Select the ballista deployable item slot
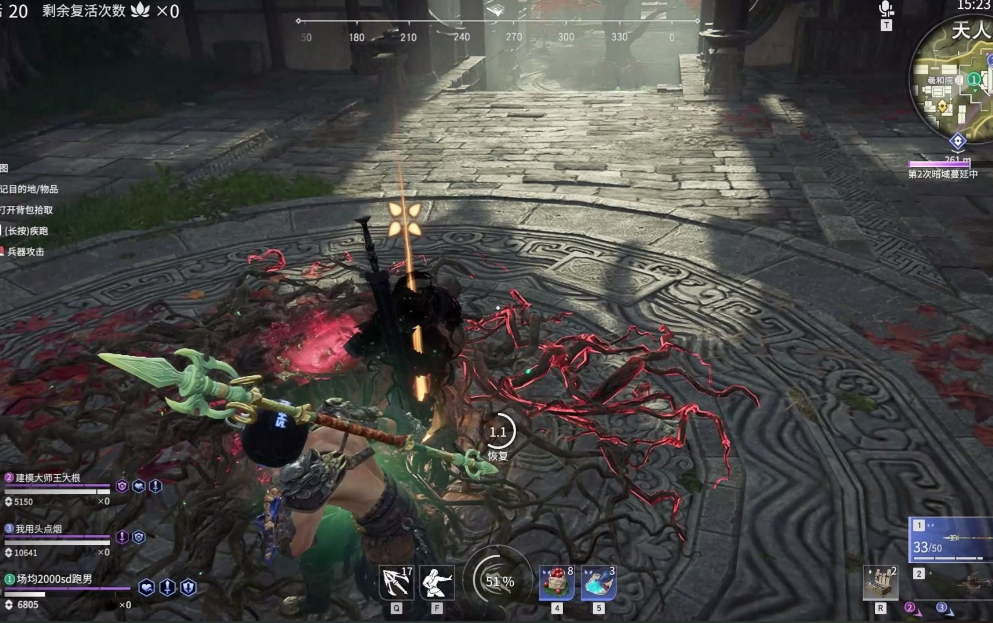993x623 pixels. click(880, 581)
